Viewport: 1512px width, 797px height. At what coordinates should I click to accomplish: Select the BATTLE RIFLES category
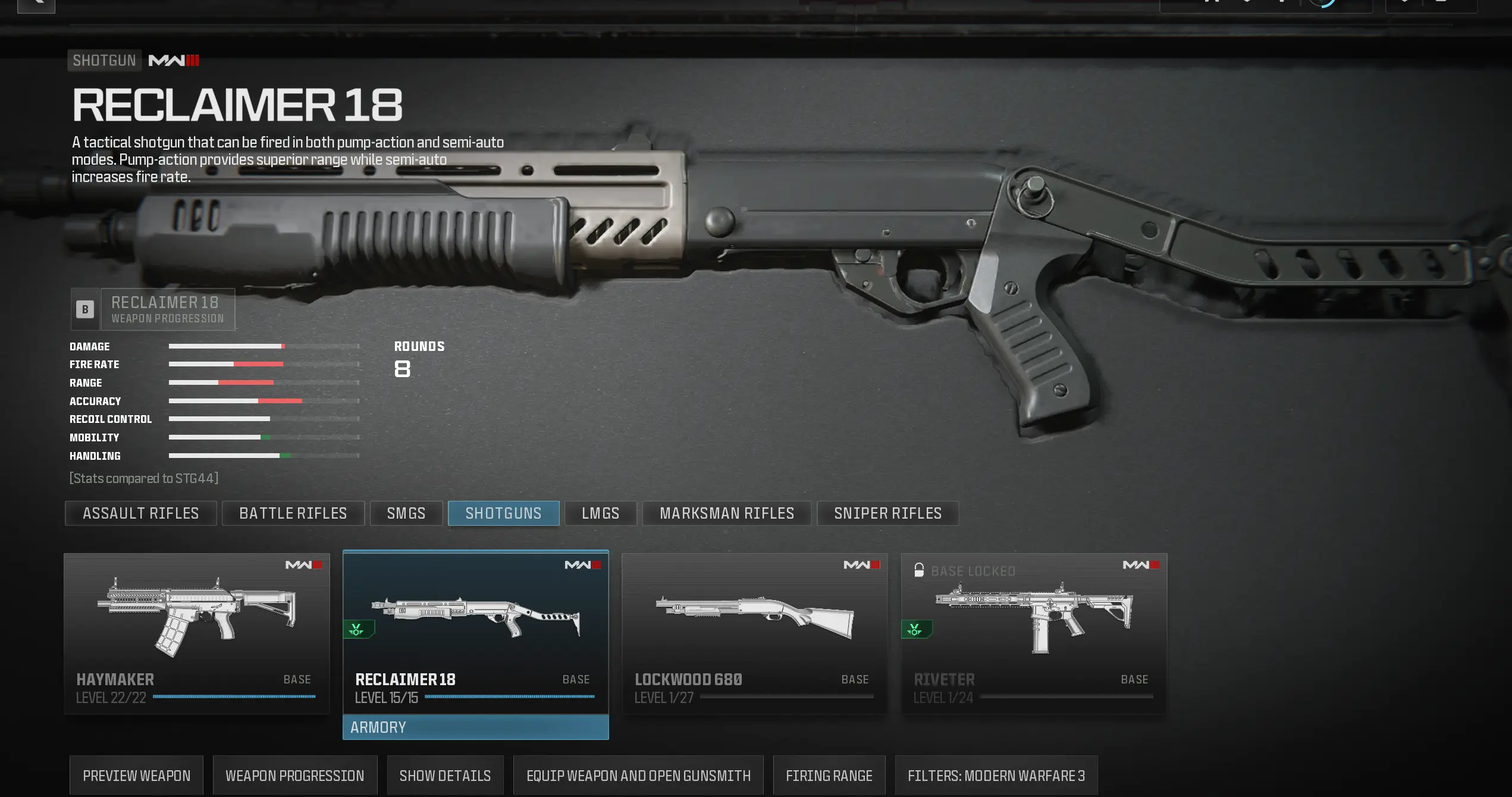293,513
